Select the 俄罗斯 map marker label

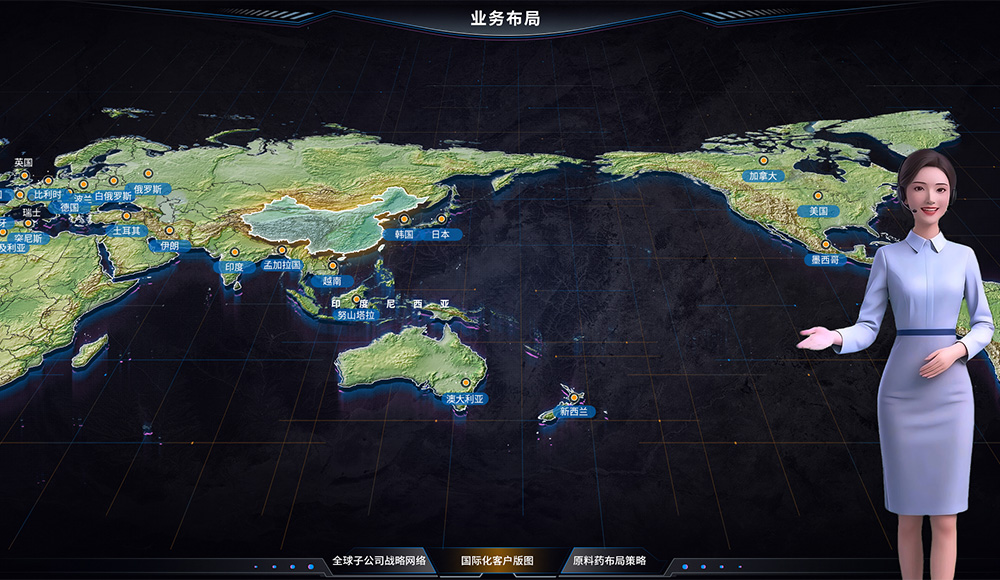pyautogui.click(x=148, y=189)
